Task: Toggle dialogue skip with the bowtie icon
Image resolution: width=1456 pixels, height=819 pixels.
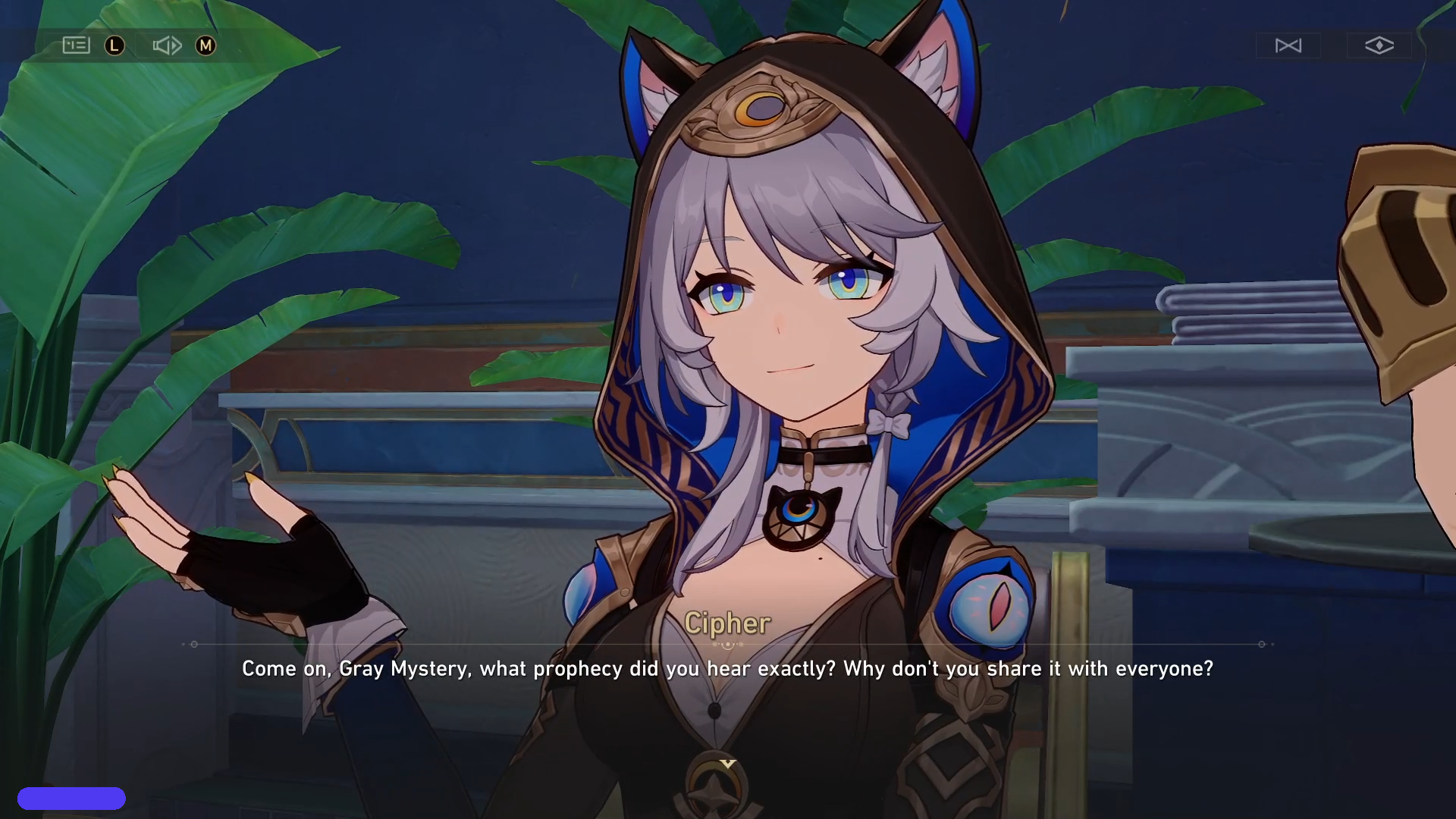Action: 1289,45
